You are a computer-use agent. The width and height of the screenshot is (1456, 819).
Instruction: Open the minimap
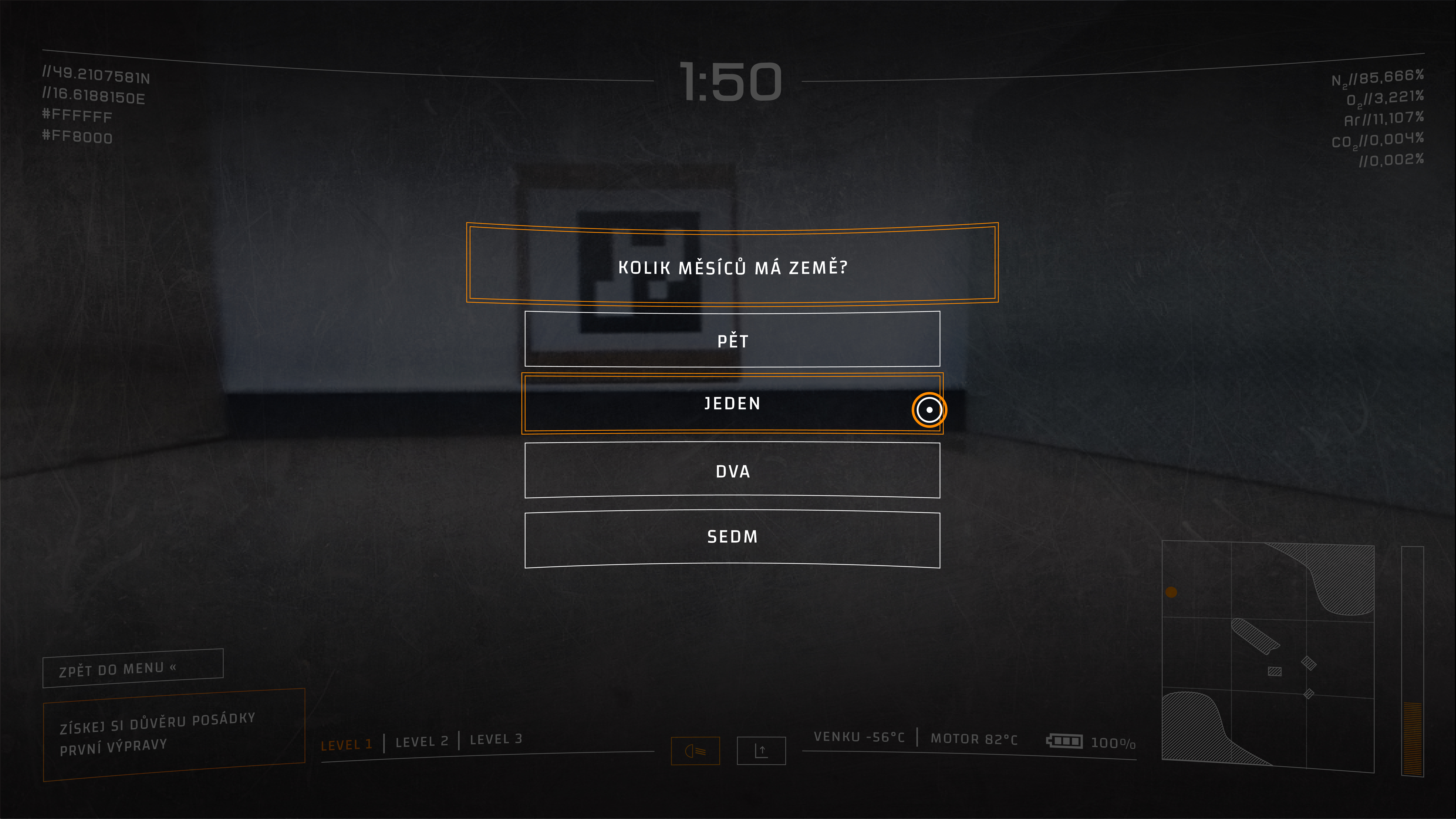[x=1268, y=656]
